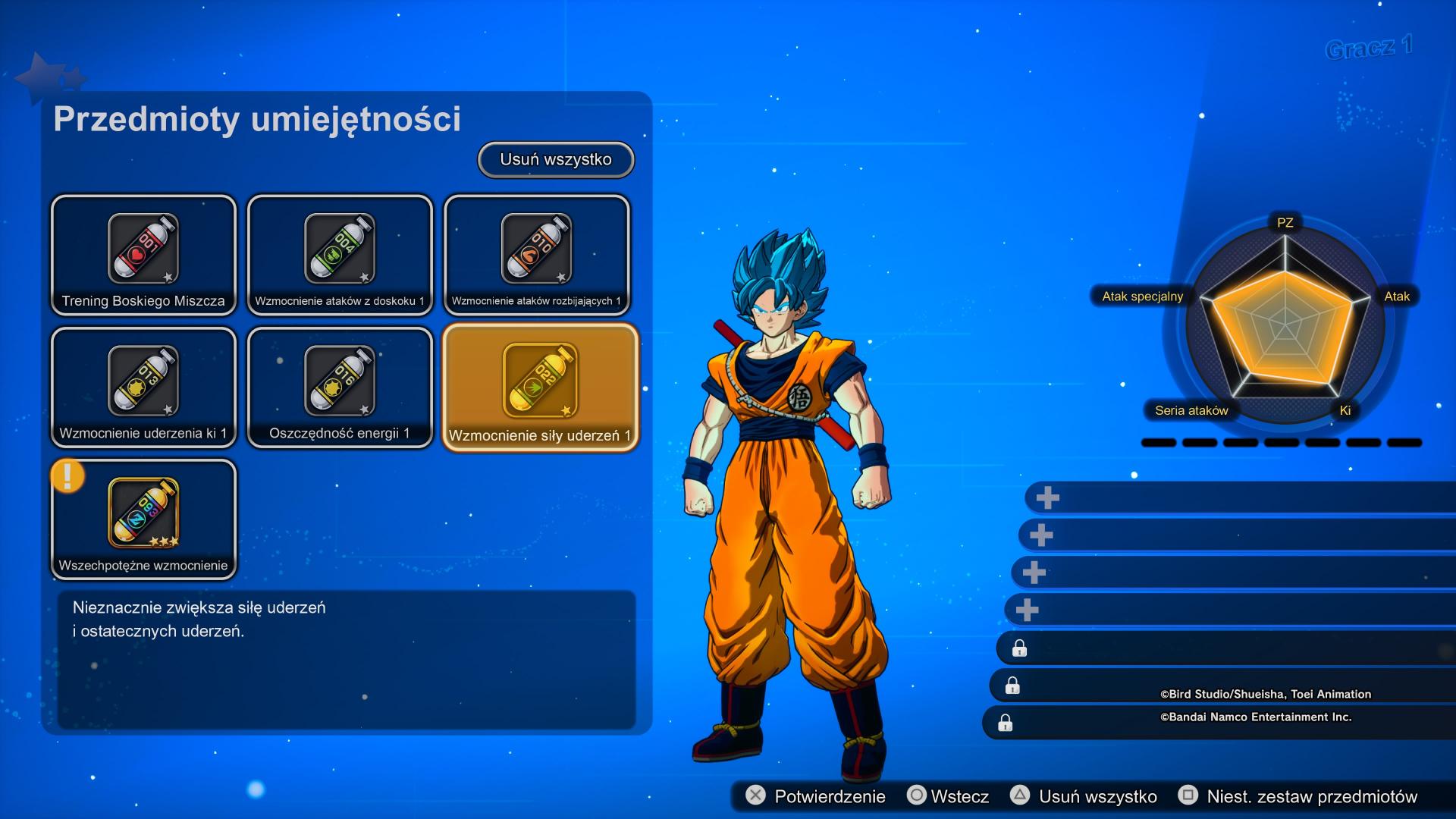1456x819 pixels.
Task: Equip Wzmocnienie siły uderzeń 1
Action: coord(540,388)
